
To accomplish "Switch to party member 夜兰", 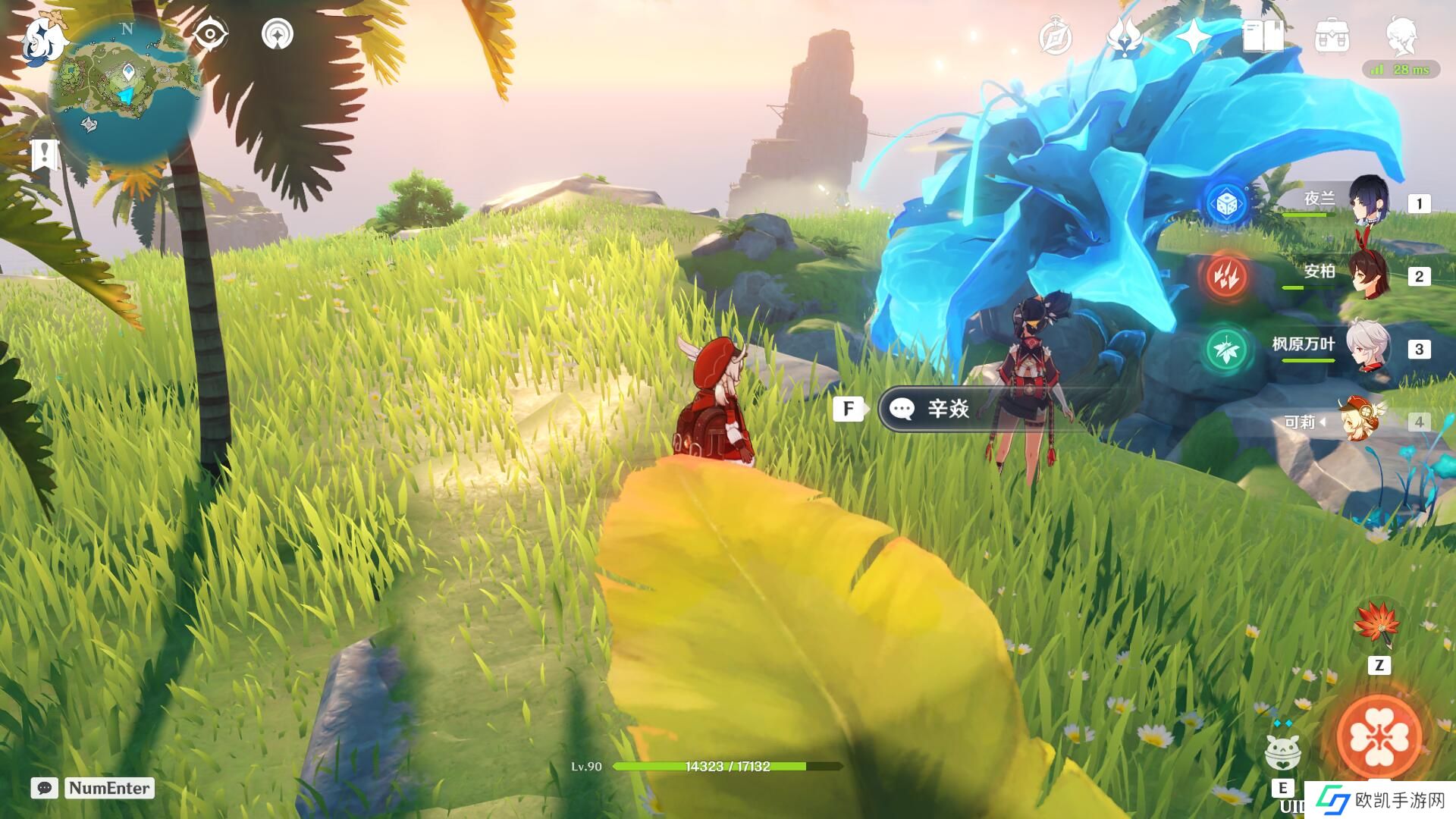I will pyautogui.click(x=1368, y=201).
